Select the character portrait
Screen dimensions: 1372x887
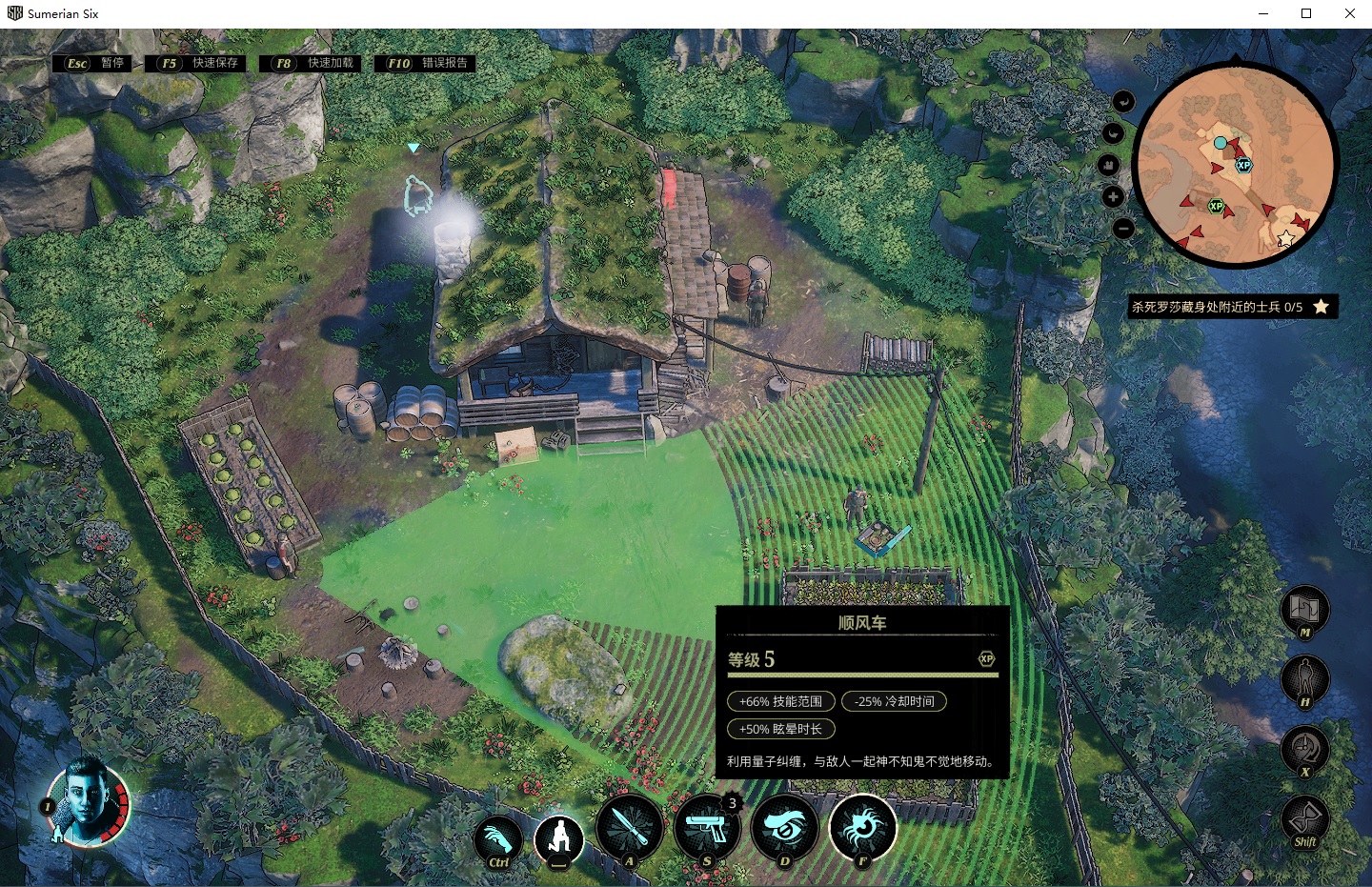pyautogui.click(x=87, y=801)
